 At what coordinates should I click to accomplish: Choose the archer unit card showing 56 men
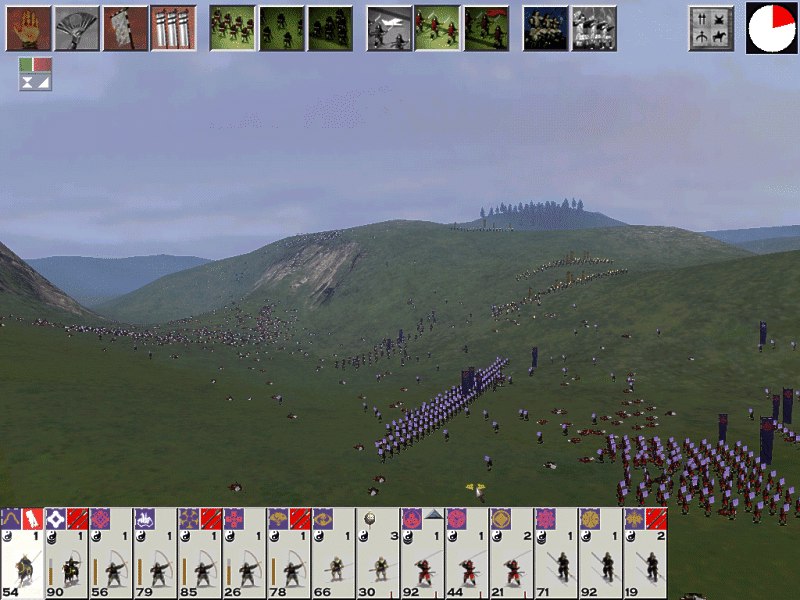[111, 555]
